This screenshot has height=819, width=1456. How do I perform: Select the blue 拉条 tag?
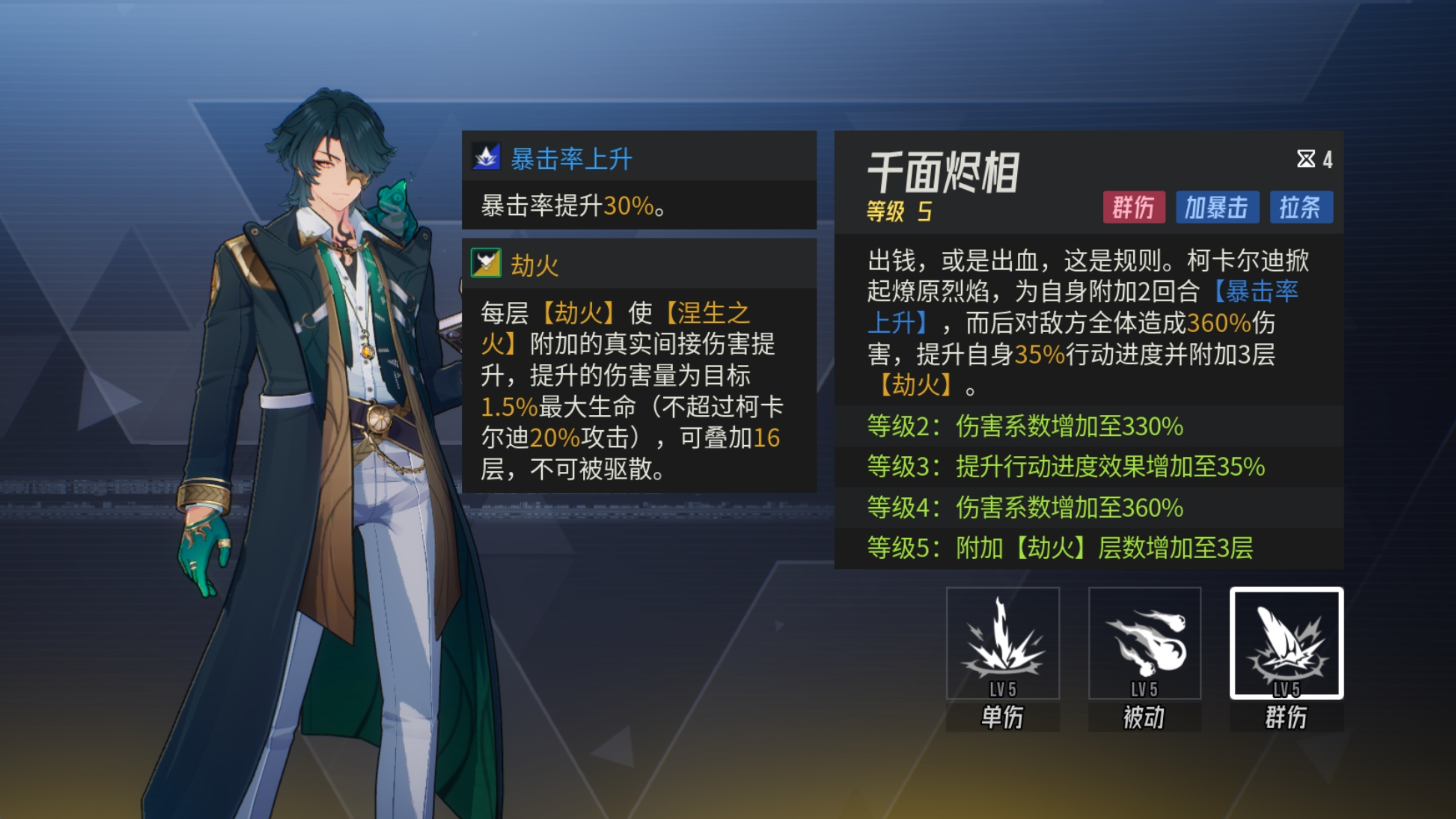[x=1301, y=207]
